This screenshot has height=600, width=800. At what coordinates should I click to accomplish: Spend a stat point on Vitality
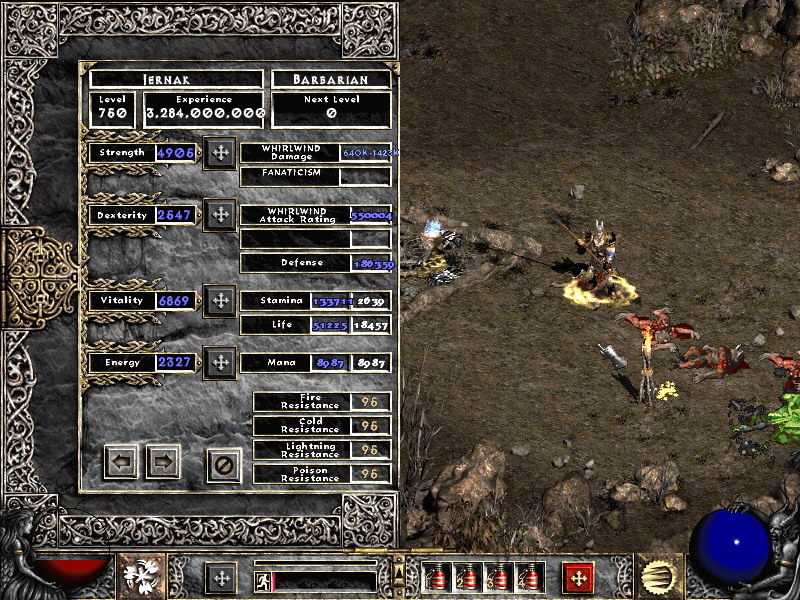[220, 300]
